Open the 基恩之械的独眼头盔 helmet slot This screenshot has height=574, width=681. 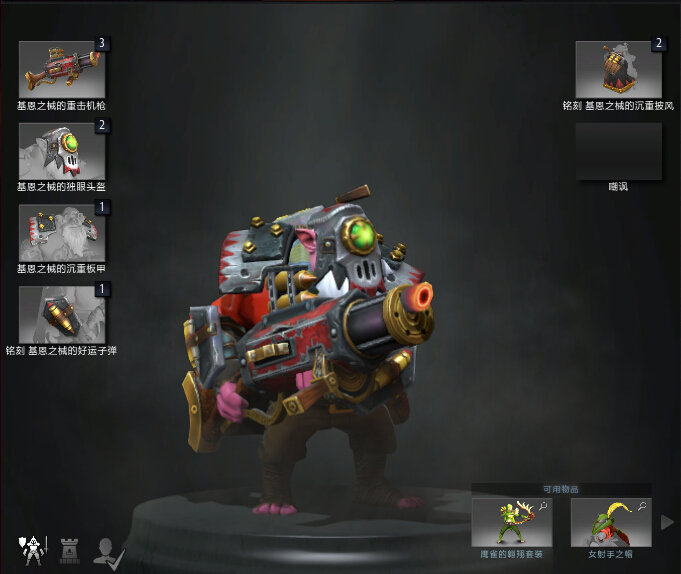pos(62,150)
